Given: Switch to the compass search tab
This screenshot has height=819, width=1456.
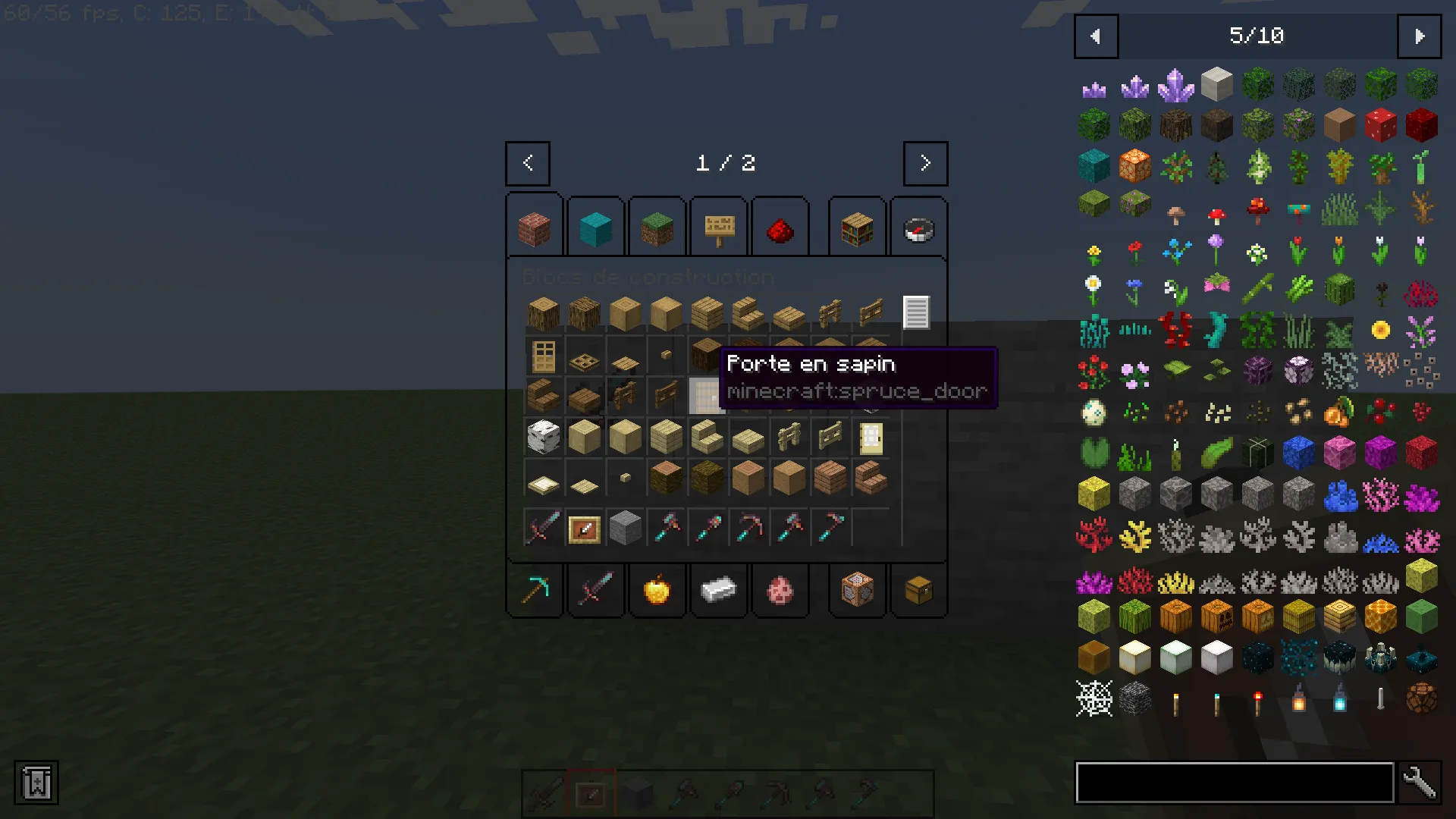Looking at the screenshot, I should tap(918, 225).
